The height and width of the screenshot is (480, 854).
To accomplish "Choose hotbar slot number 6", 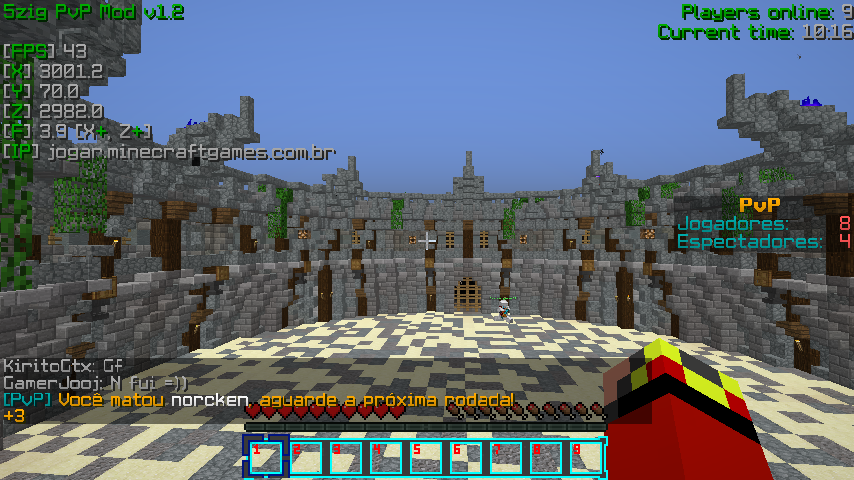I will point(466,456).
